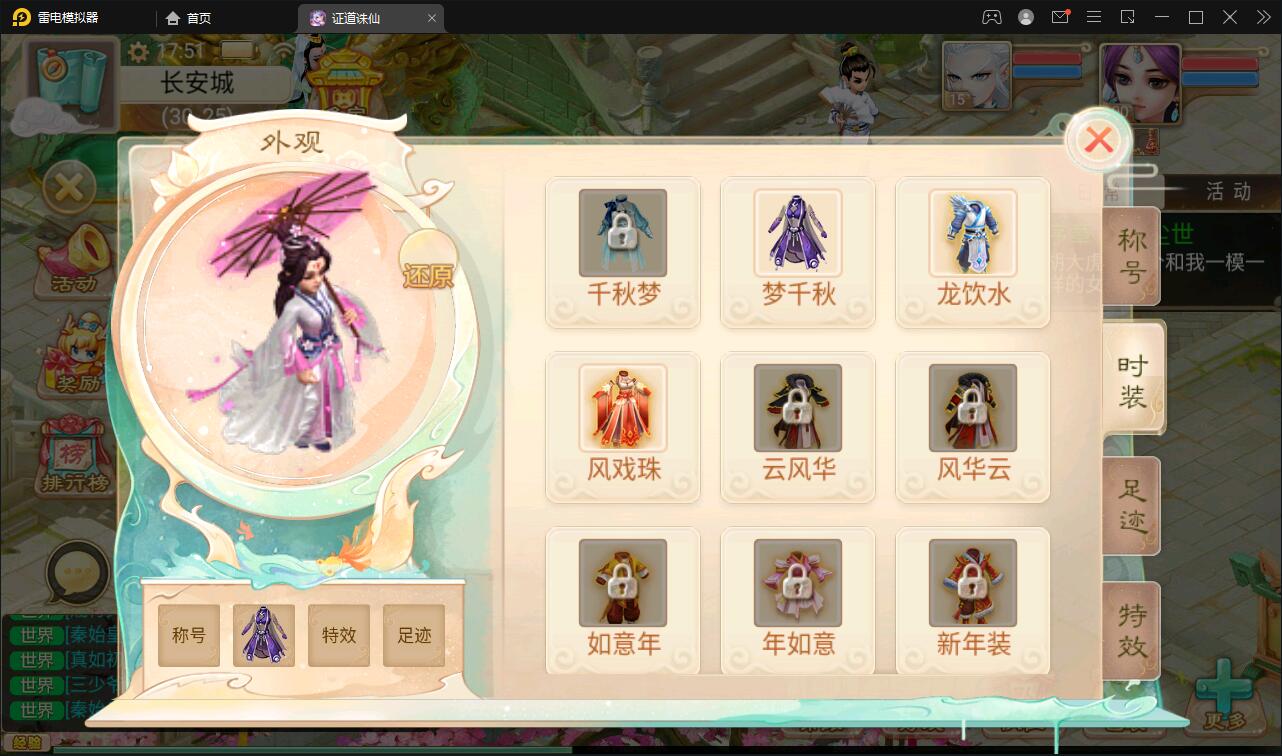1282x756 pixels.
Task: Open the mailbox envelope icon with red notification dot
Action: [1060, 17]
